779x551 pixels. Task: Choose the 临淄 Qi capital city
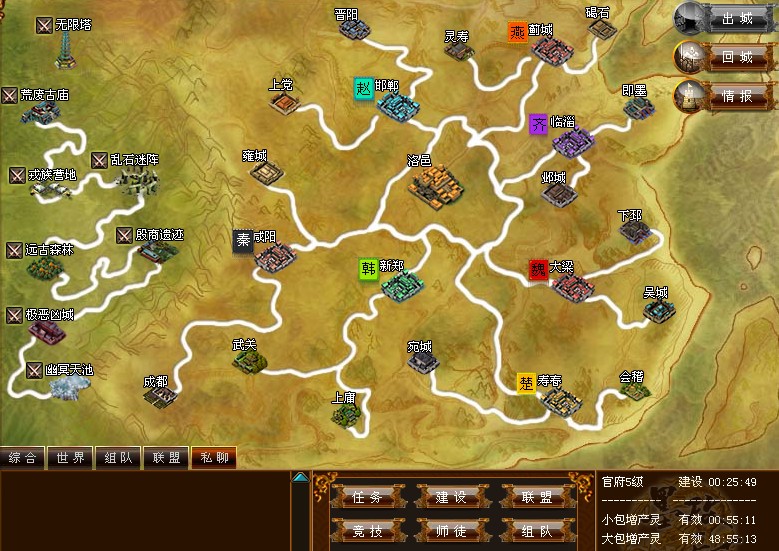pyautogui.click(x=570, y=143)
